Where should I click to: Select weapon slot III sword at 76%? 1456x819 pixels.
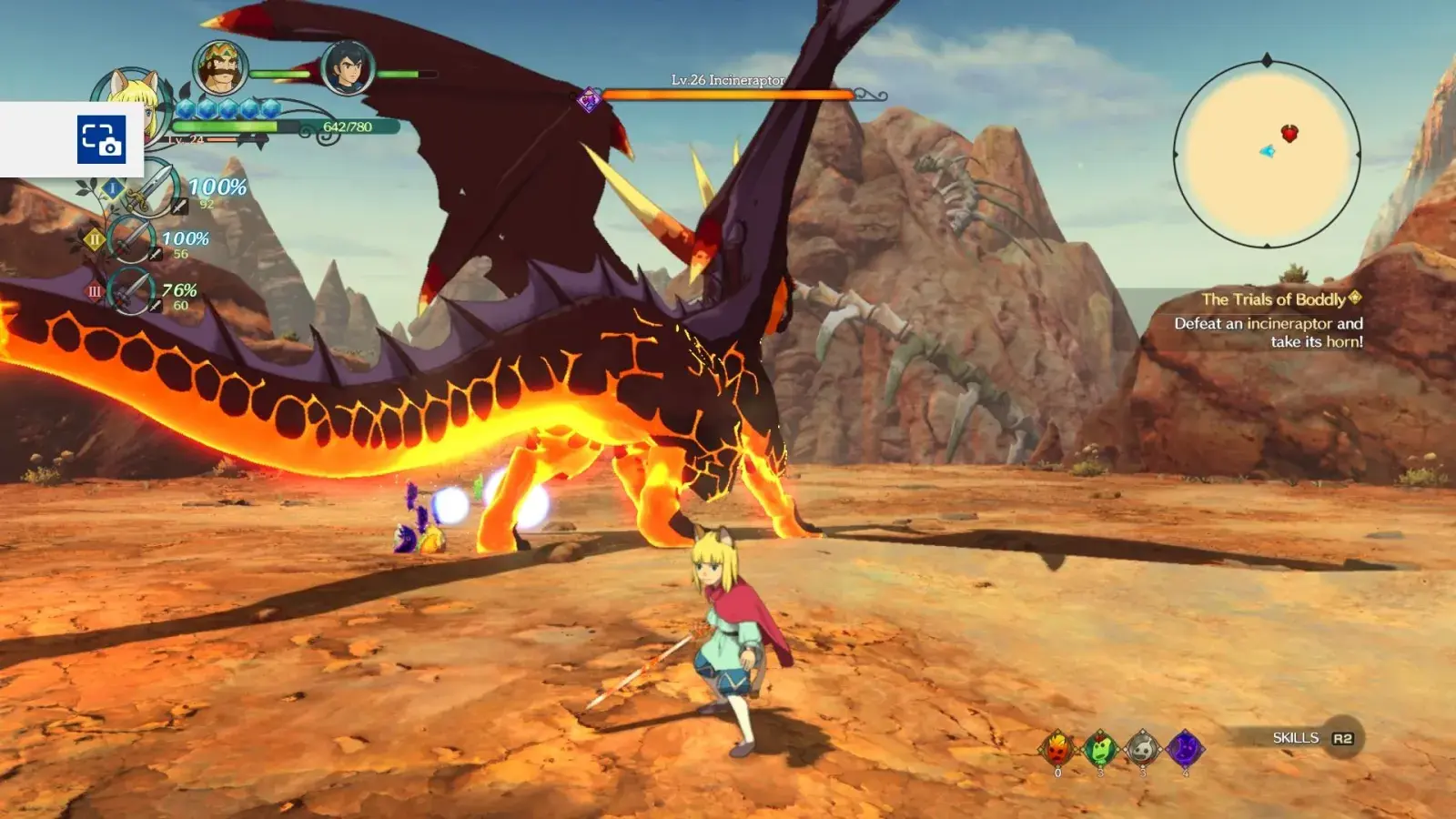(x=132, y=292)
